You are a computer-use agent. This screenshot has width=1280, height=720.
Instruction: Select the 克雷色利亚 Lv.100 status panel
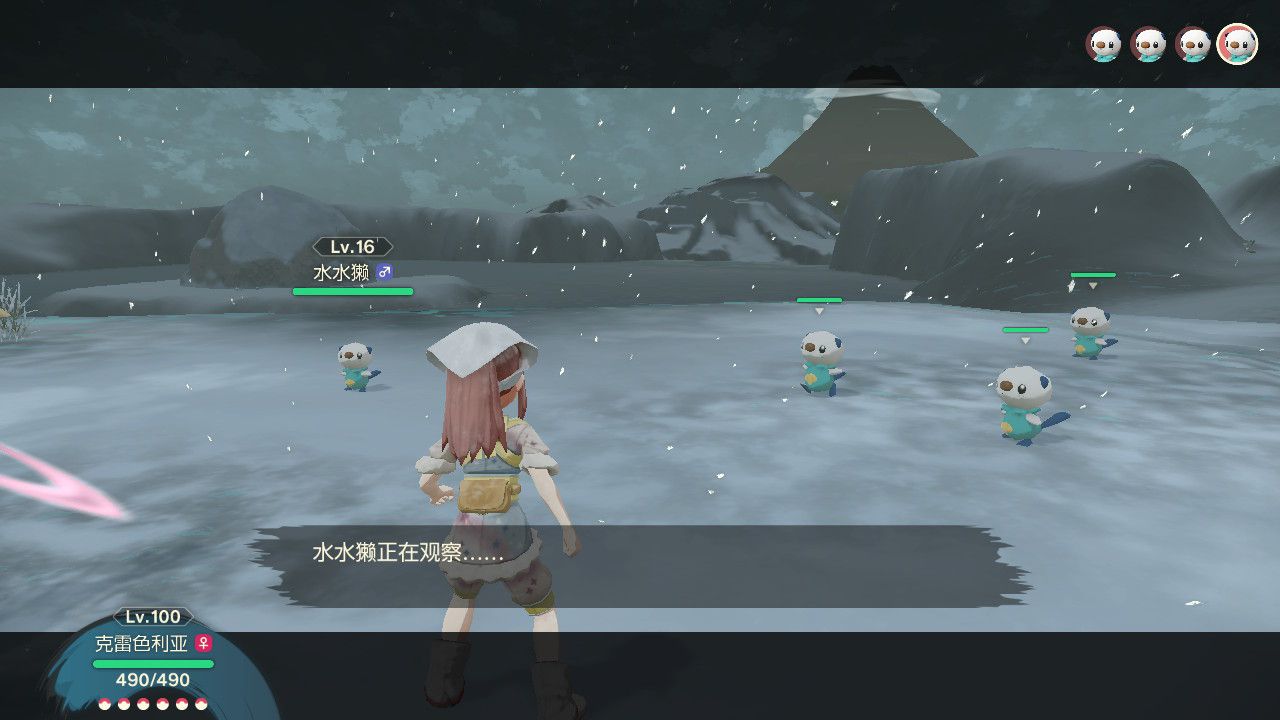pos(153,661)
